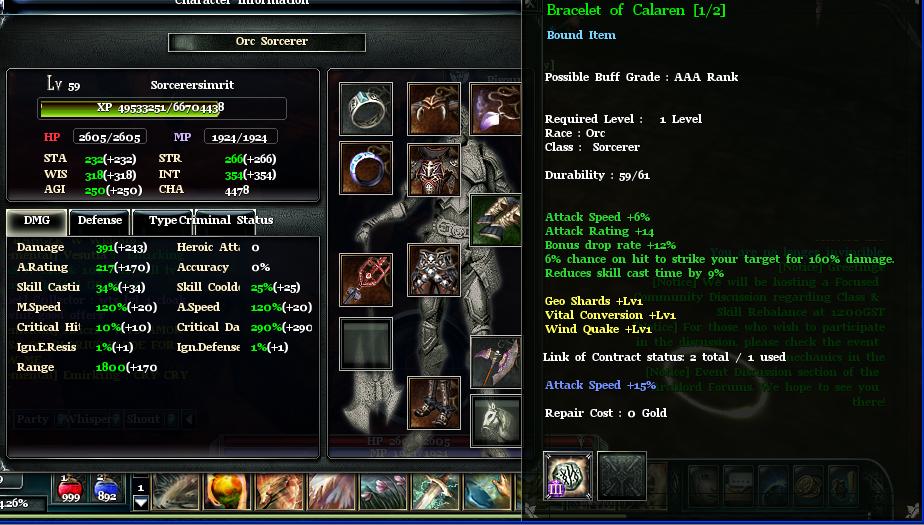This screenshot has height=525, width=924.
Task: Select the chest armor equipment slot
Action: (434, 169)
